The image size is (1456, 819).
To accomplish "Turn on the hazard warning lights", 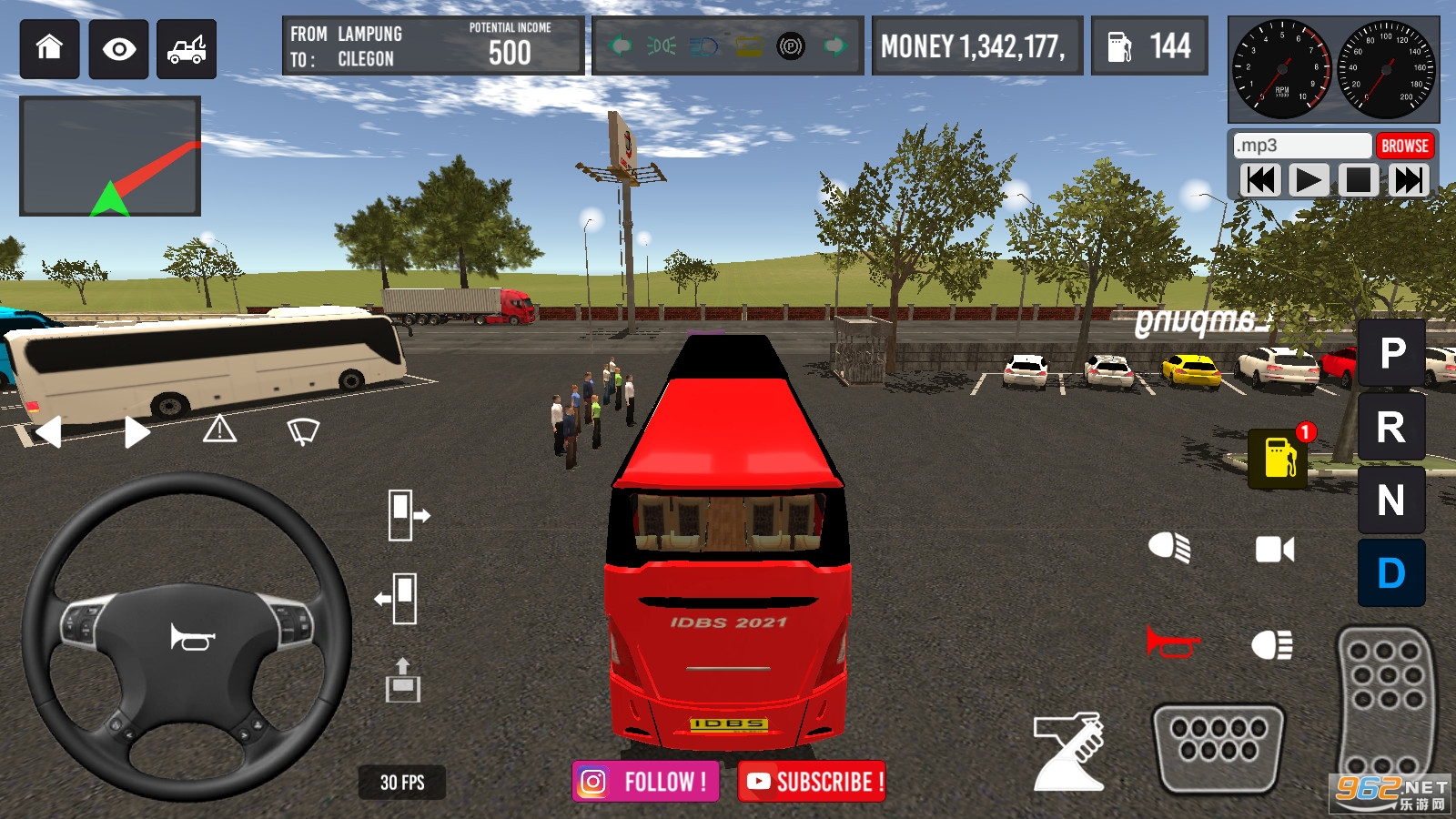I will click(x=219, y=429).
